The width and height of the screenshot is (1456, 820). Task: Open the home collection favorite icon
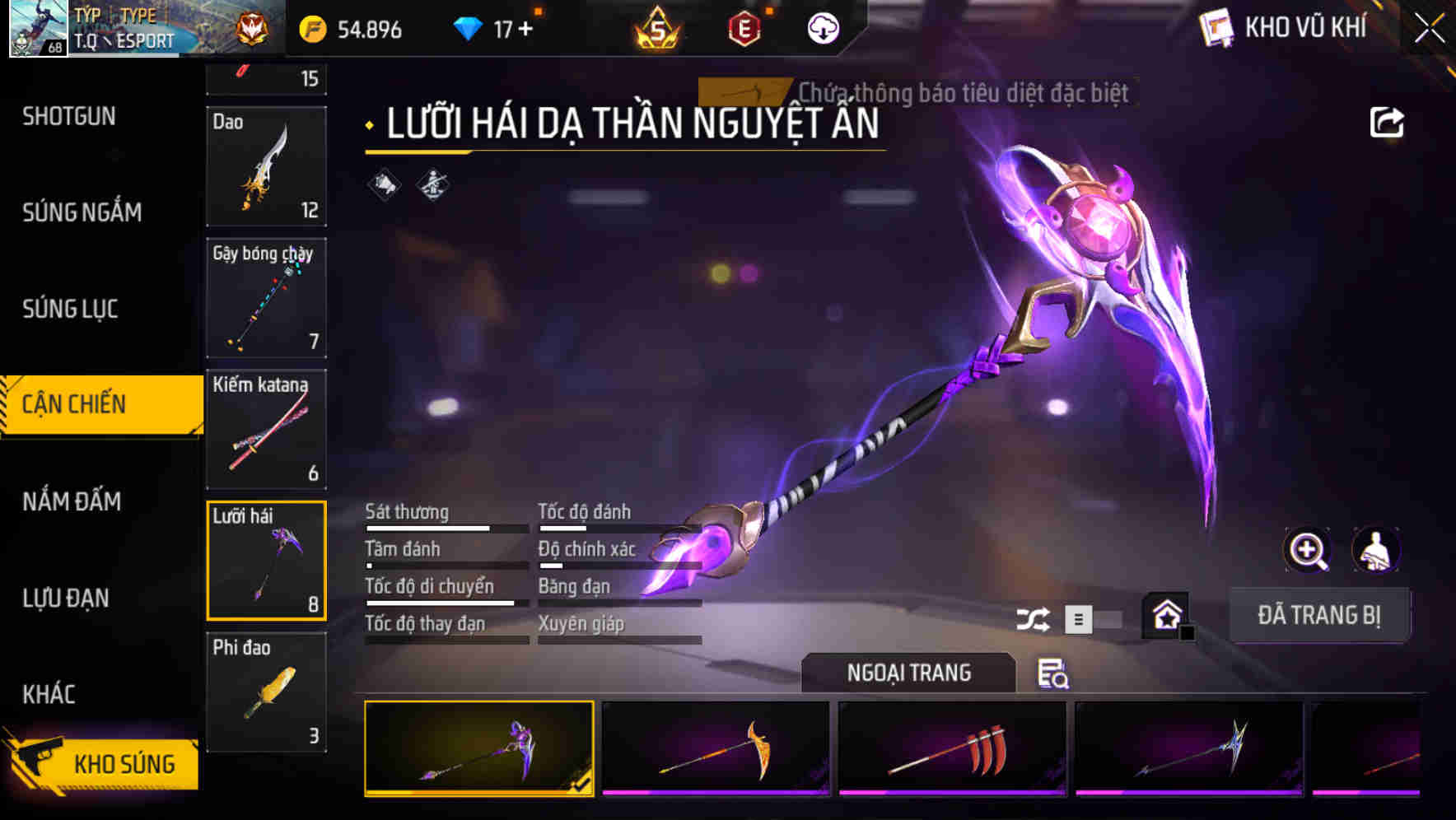click(x=1167, y=616)
